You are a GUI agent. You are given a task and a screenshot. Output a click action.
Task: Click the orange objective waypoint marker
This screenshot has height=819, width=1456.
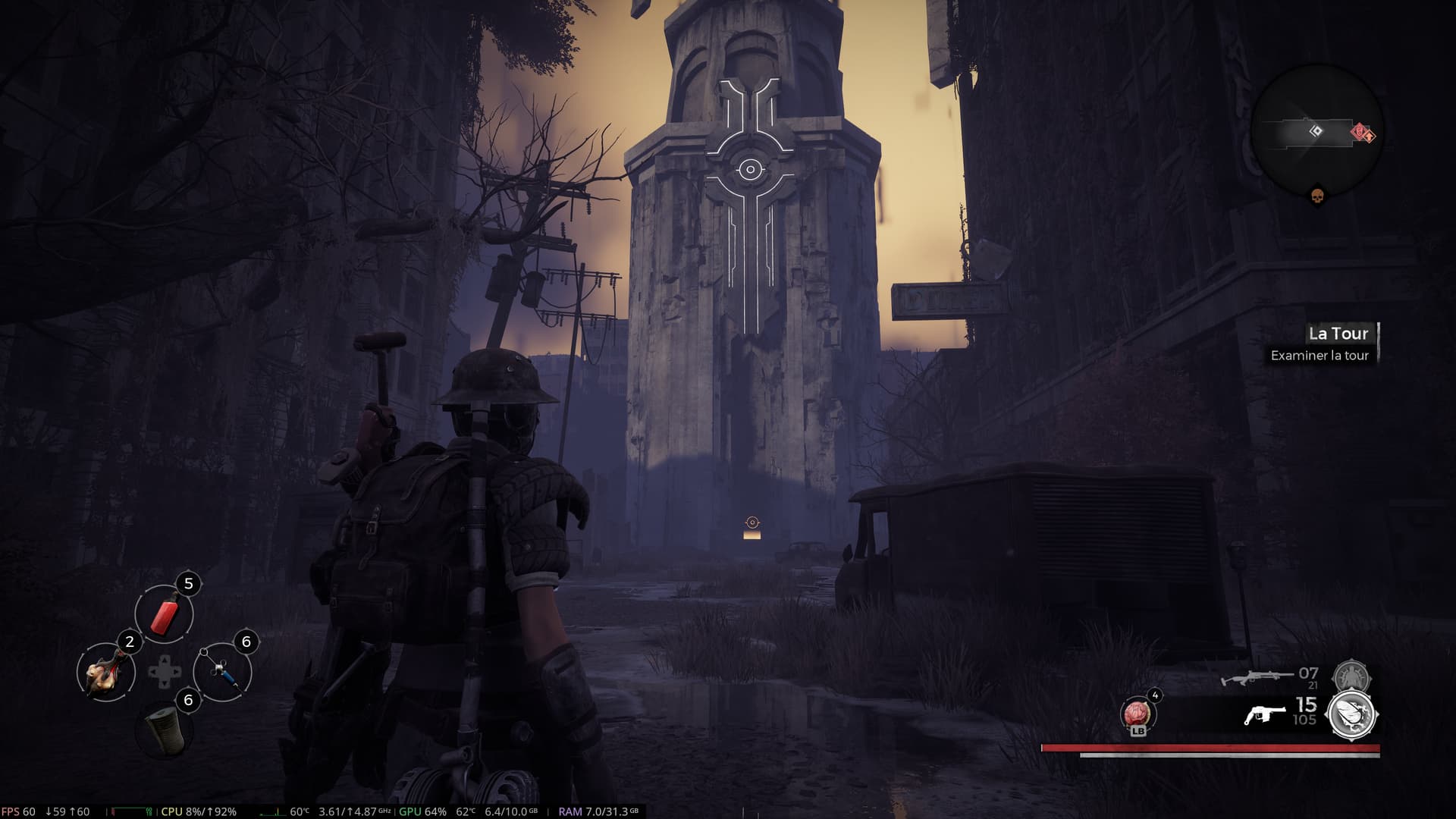(752, 522)
